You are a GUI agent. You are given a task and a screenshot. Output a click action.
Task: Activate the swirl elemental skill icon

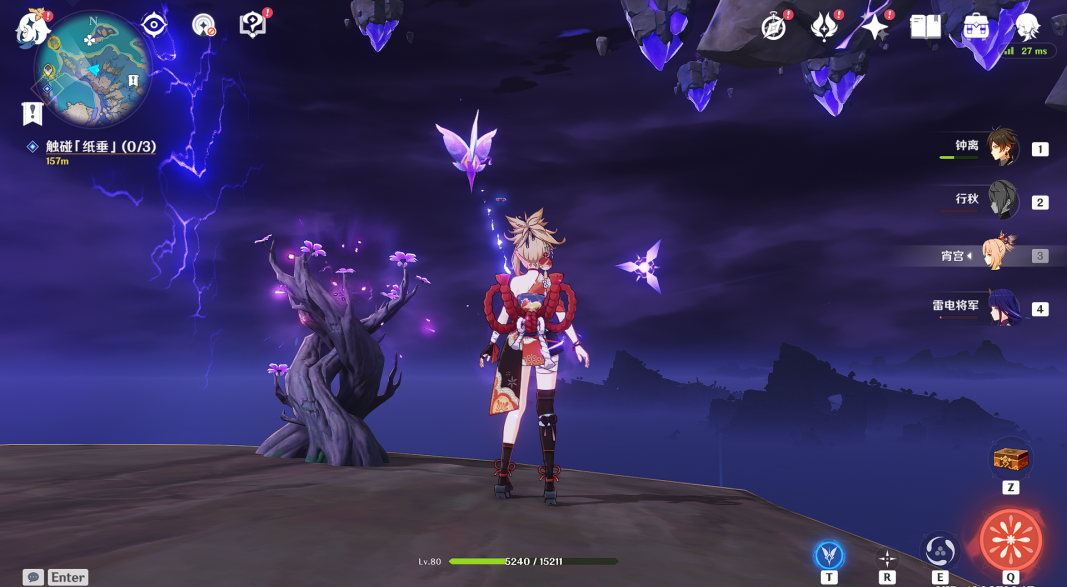(940, 550)
